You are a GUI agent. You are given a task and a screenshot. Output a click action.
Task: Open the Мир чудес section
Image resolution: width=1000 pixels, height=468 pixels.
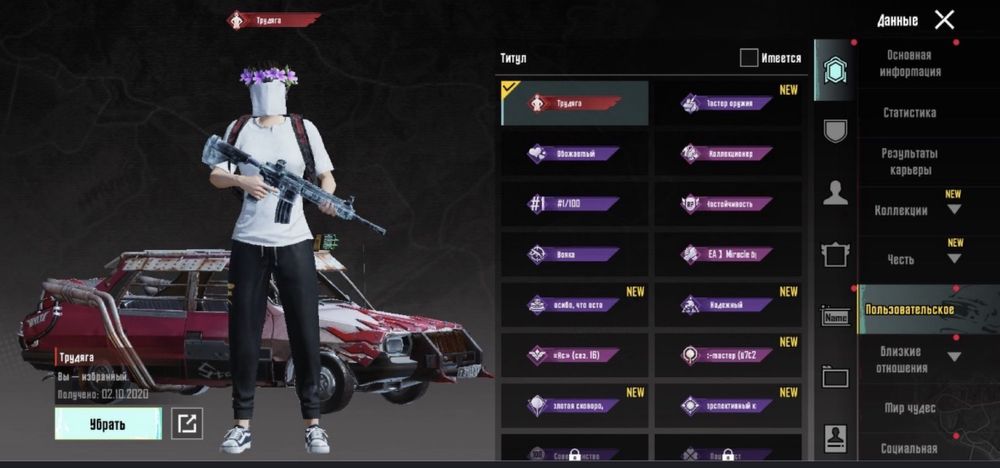[x=909, y=408]
